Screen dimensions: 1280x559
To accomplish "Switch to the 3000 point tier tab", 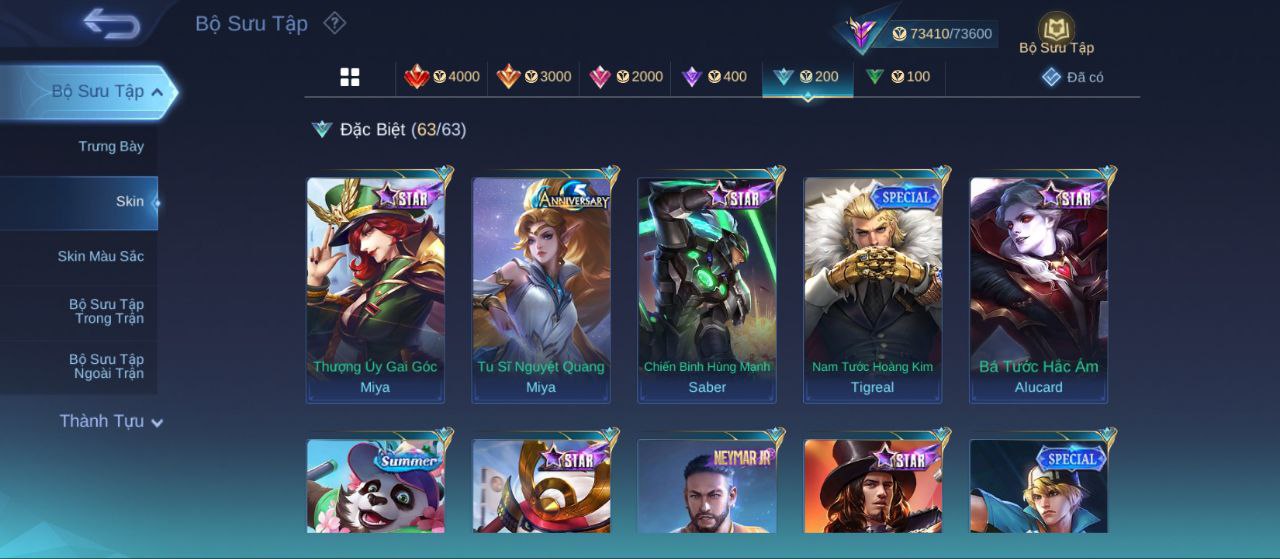I will coord(534,77).
